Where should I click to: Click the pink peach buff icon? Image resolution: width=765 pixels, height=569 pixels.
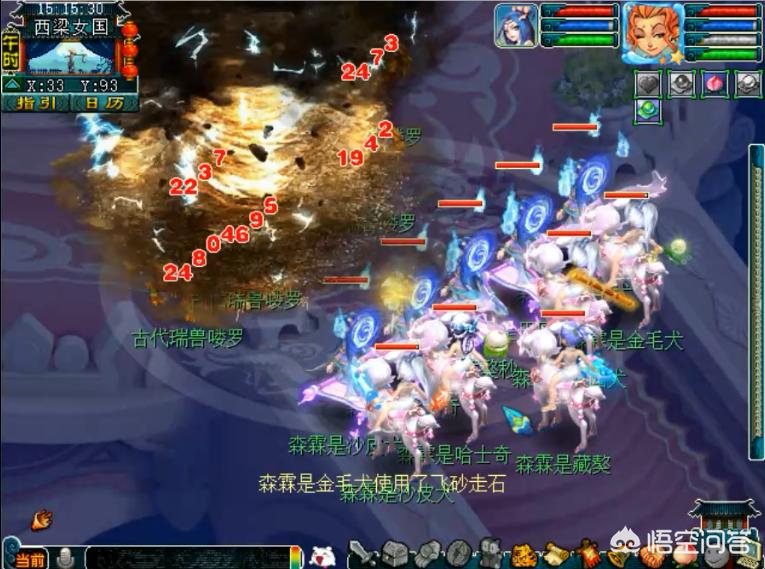714,84
